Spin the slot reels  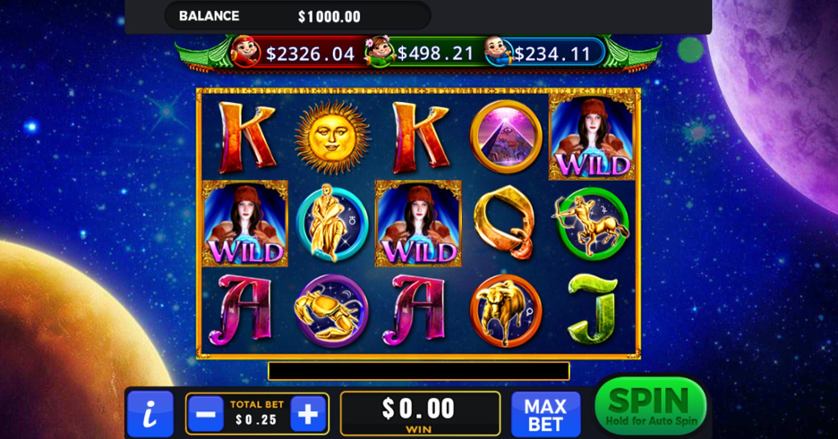[x=649, y=406]
